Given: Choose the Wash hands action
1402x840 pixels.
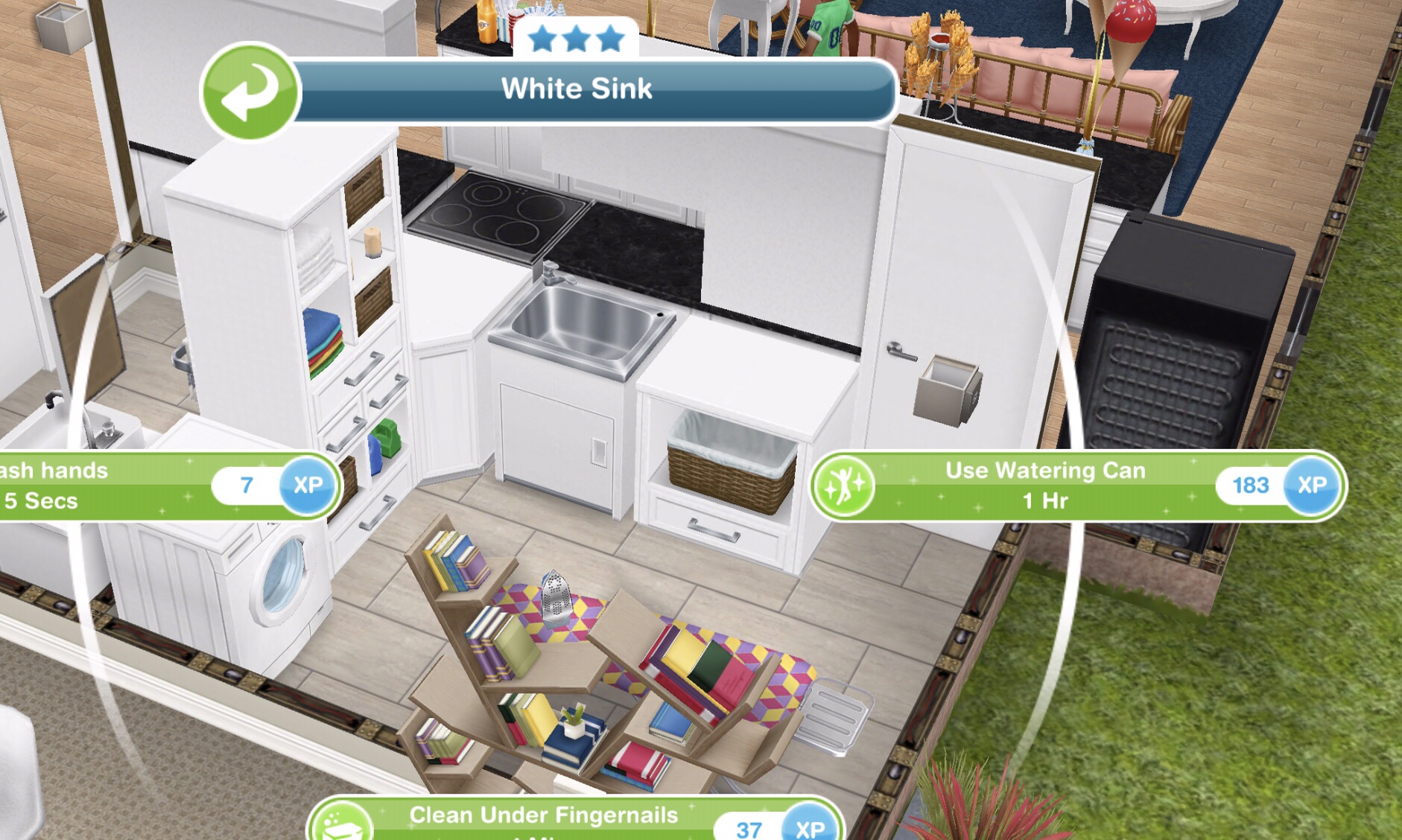Looking at the screenshot, I should 112,486.
